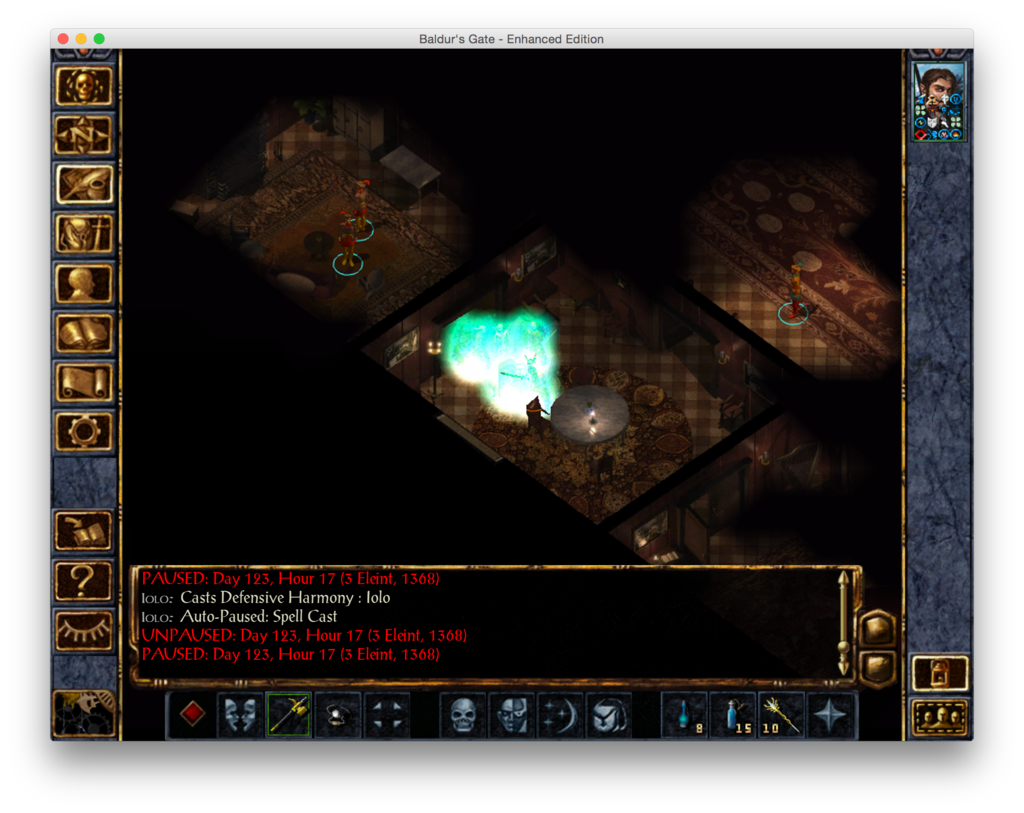Open the journal with the quill button
Viewport: 1024px width, 813px height.
coord(84,184)
